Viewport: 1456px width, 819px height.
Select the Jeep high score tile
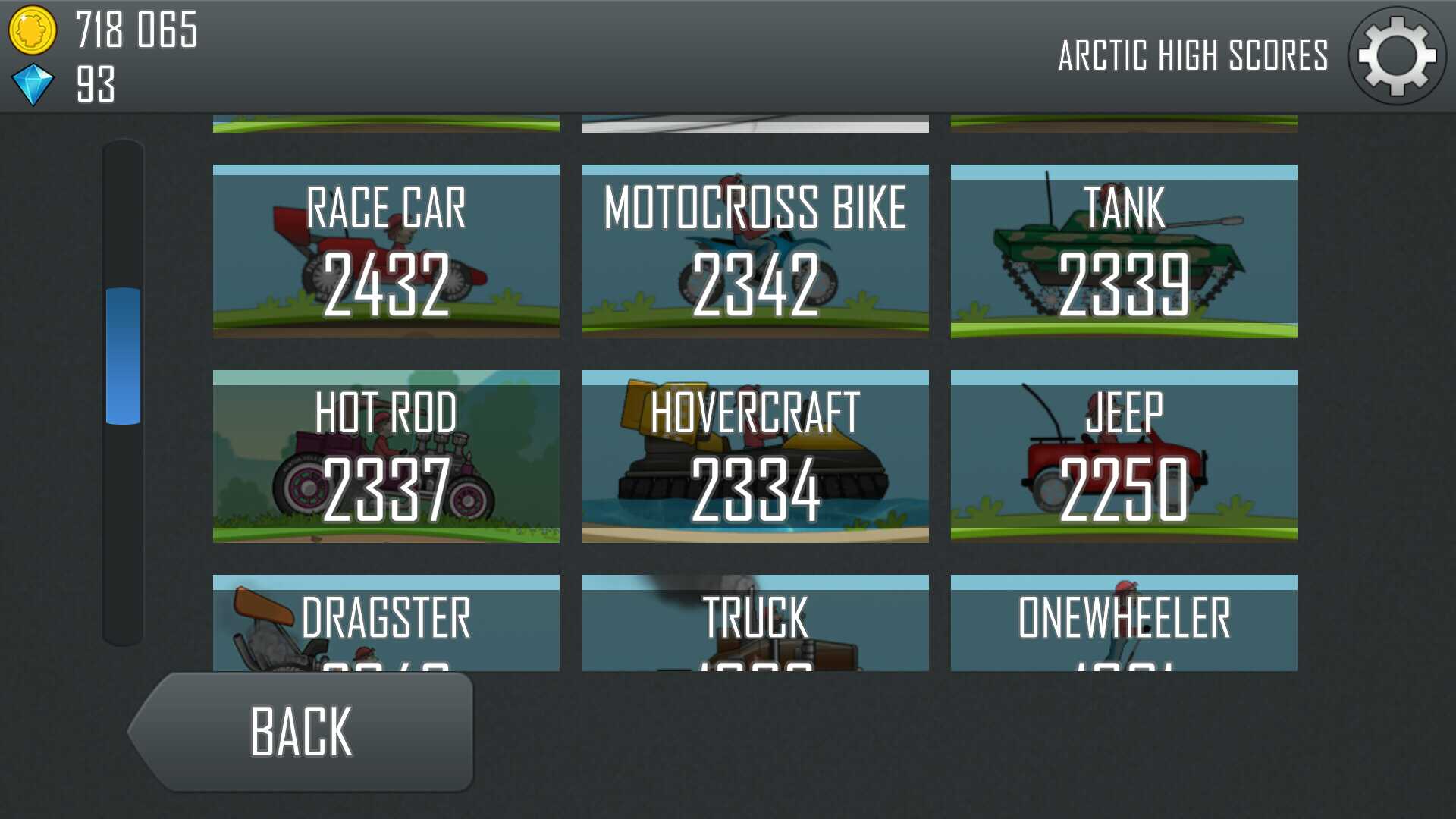tap(1124, 457)
